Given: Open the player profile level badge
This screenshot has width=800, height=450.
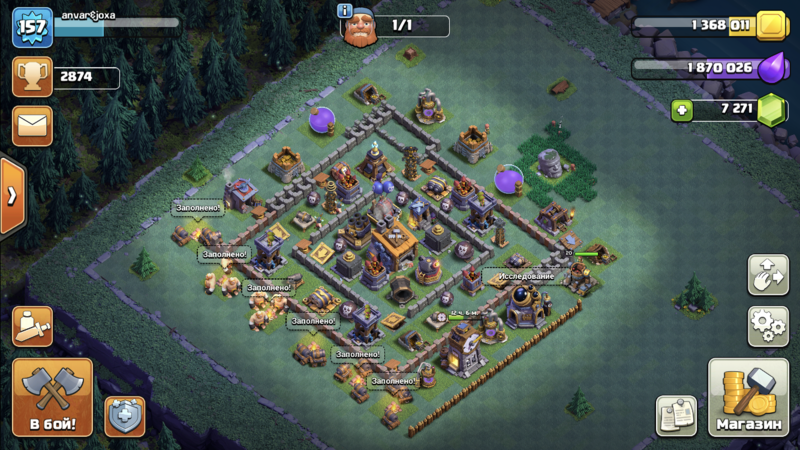Looking at the screenshot, I should pyautogui.click(x=32, y=27).
